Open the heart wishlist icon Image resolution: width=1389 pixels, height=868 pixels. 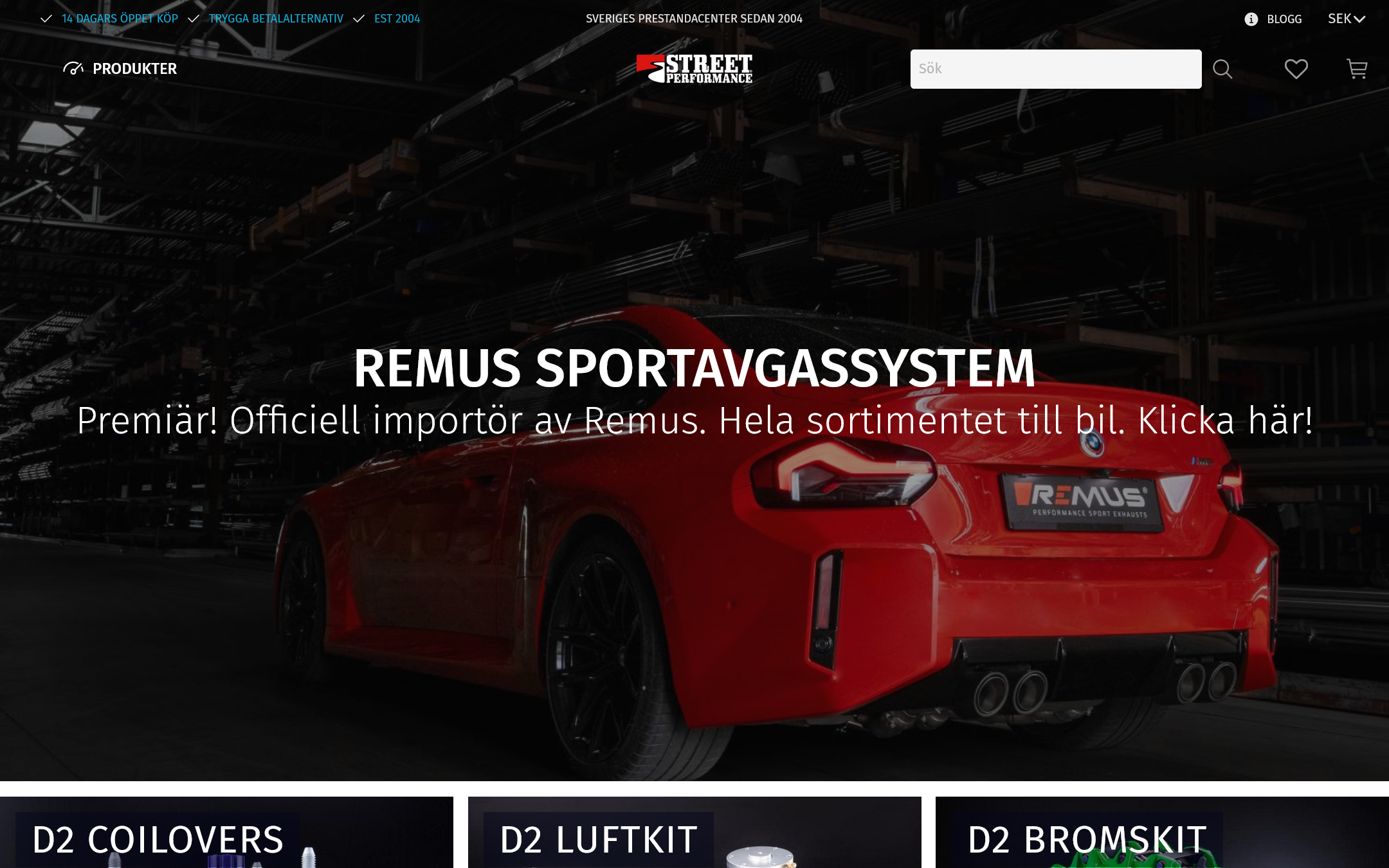click(1296, 69)
